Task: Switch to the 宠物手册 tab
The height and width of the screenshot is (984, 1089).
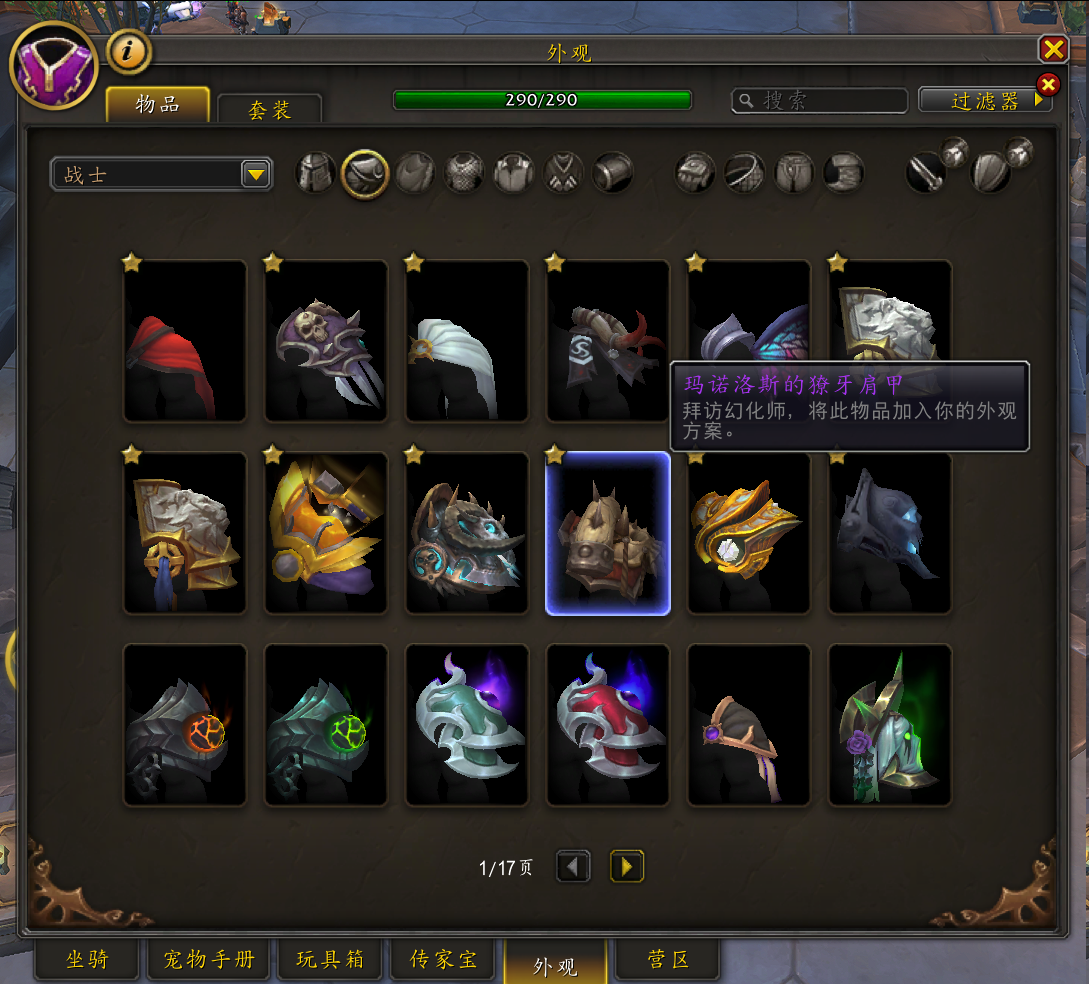Action: tap(209, 961)
